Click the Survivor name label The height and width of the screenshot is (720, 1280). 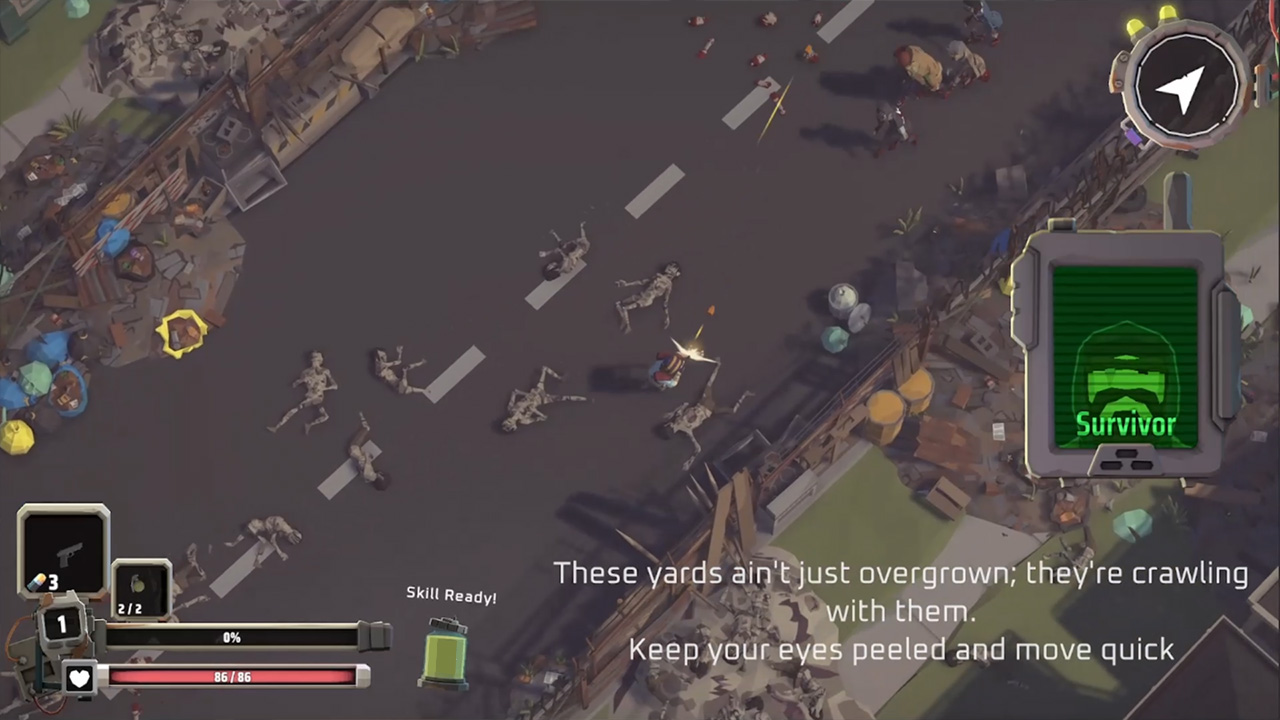click(1126, 424)
